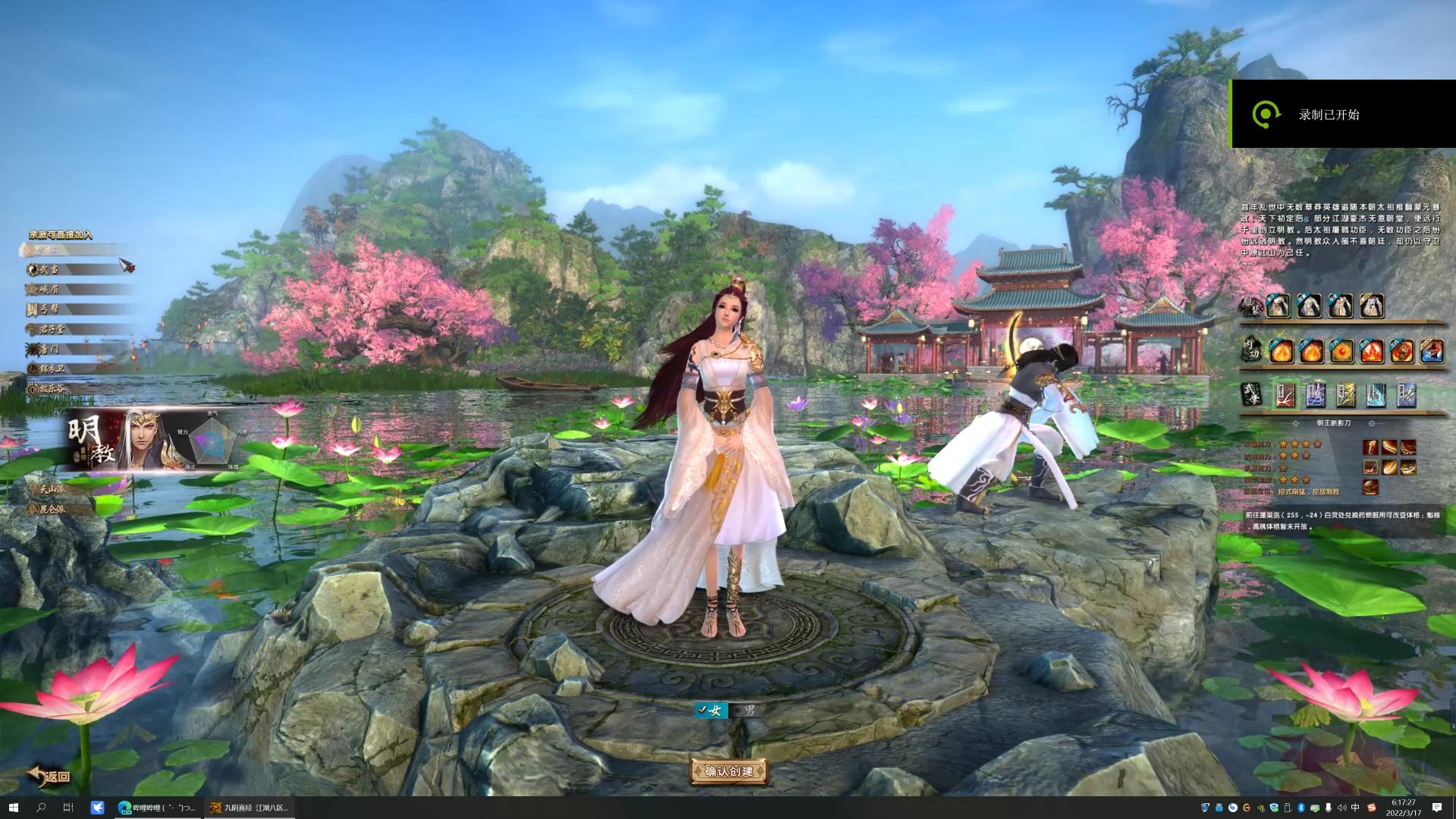Choose the 武当 sect
1456x819 pixels.
coord(50,269)
